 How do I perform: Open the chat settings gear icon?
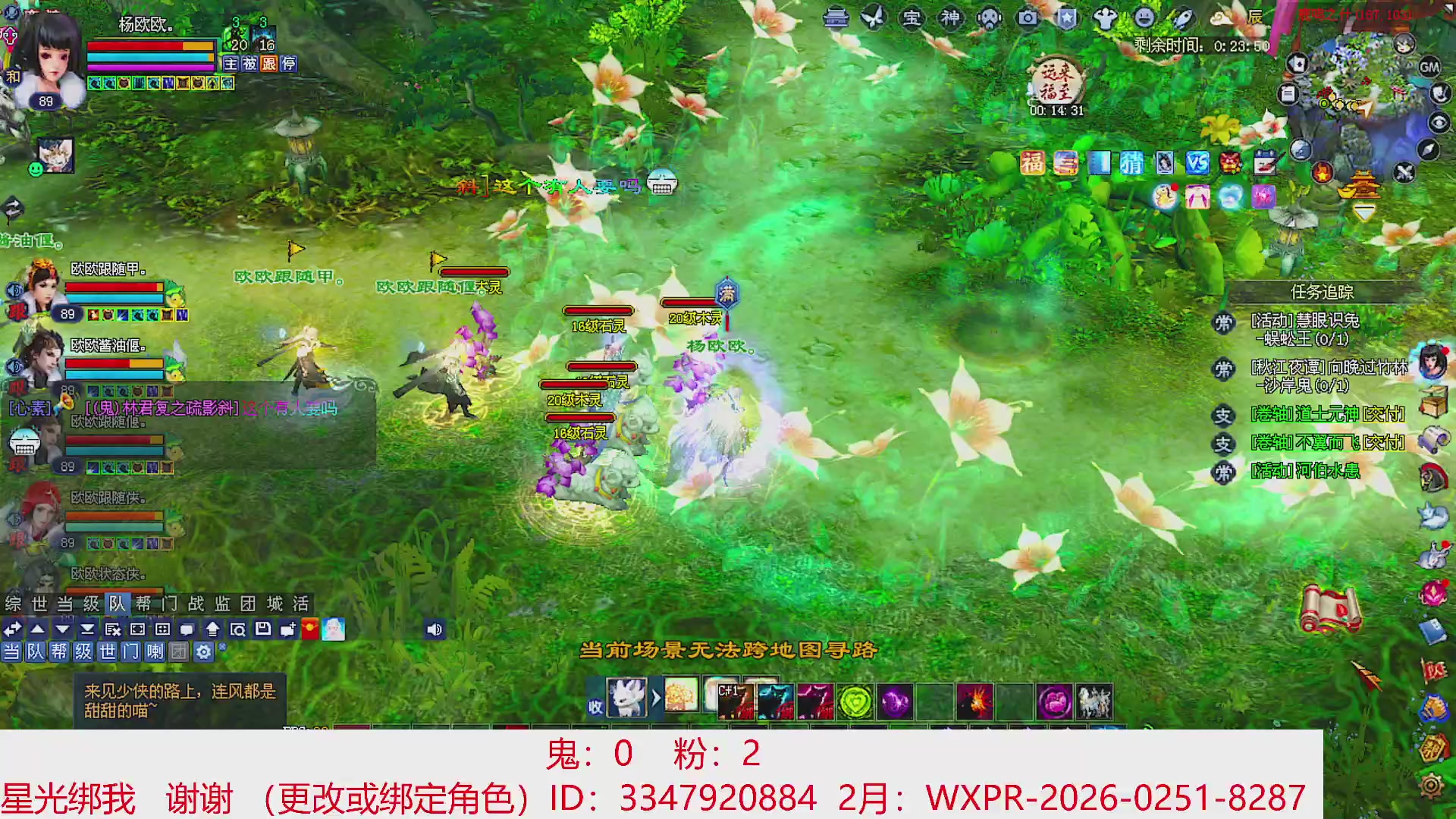coord(204,651)
